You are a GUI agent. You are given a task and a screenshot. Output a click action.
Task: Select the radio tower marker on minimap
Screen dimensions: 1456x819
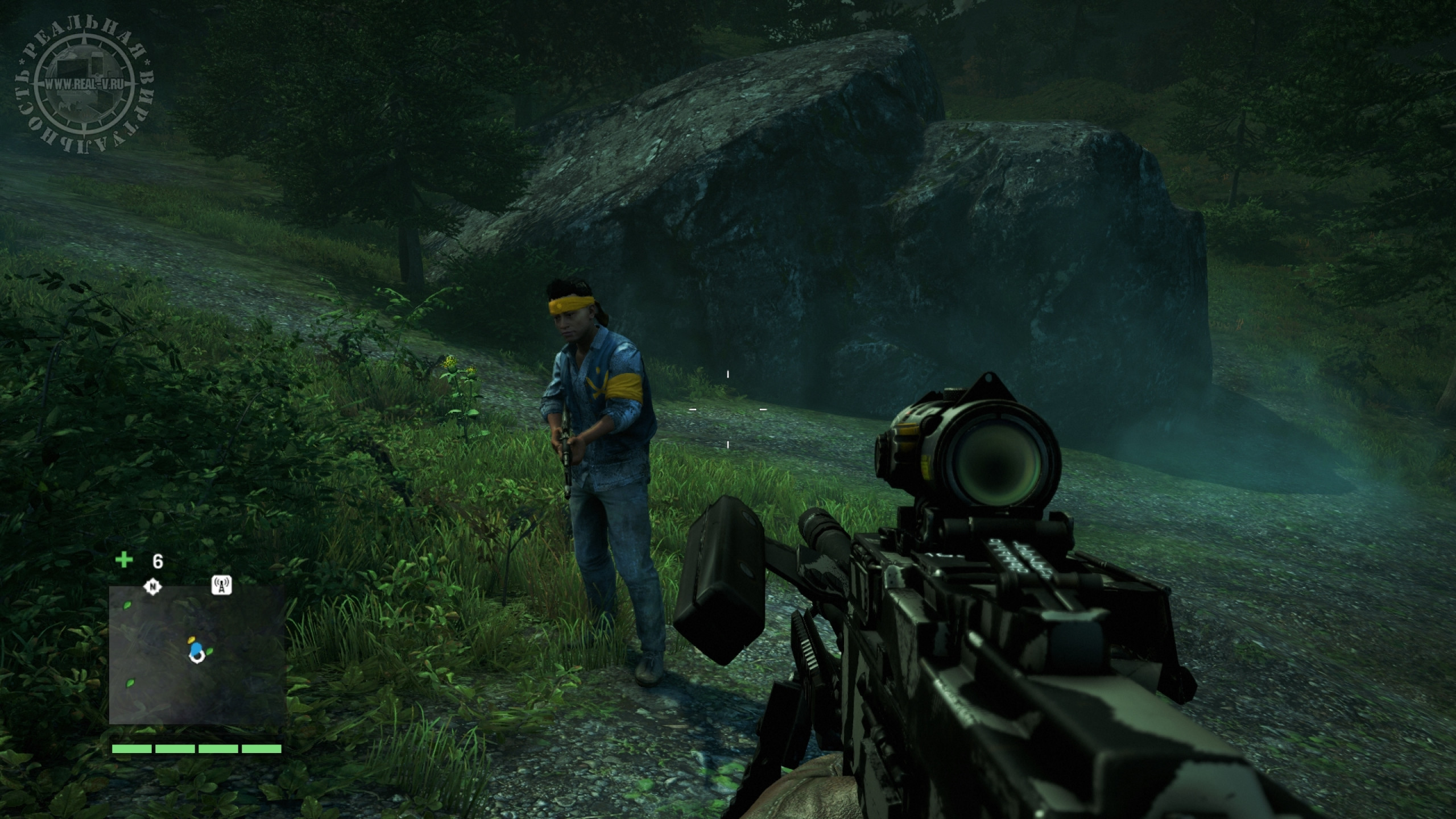tap(221, 586)
